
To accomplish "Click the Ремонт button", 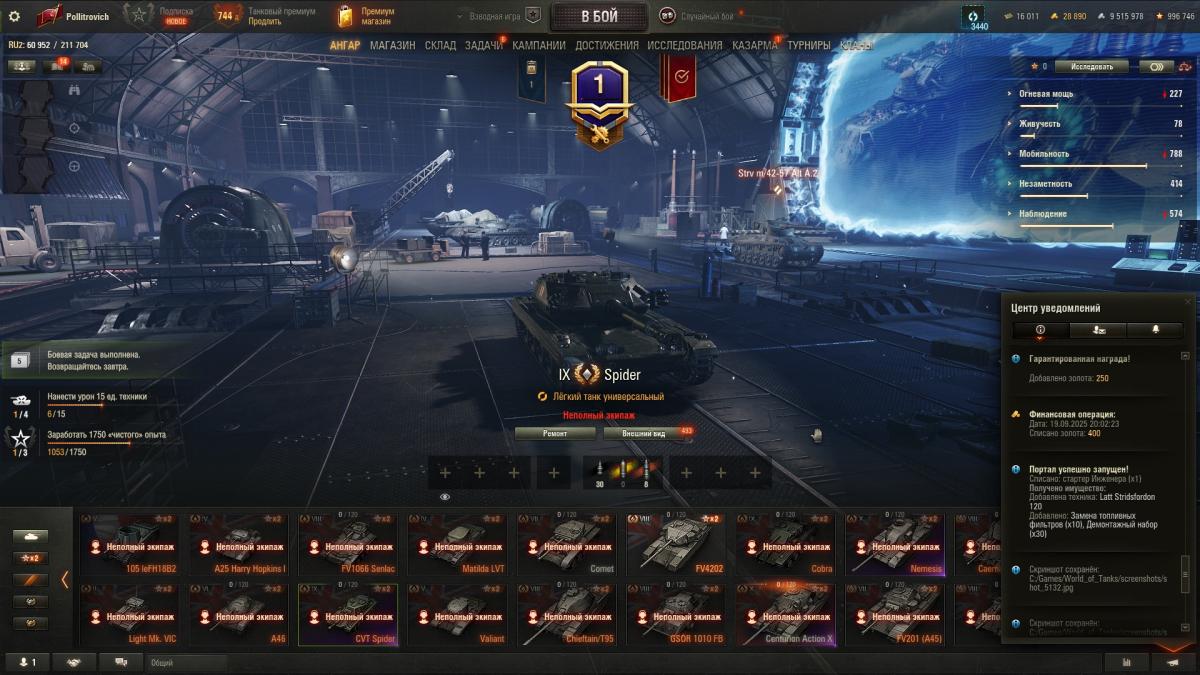I will [555, 433].
